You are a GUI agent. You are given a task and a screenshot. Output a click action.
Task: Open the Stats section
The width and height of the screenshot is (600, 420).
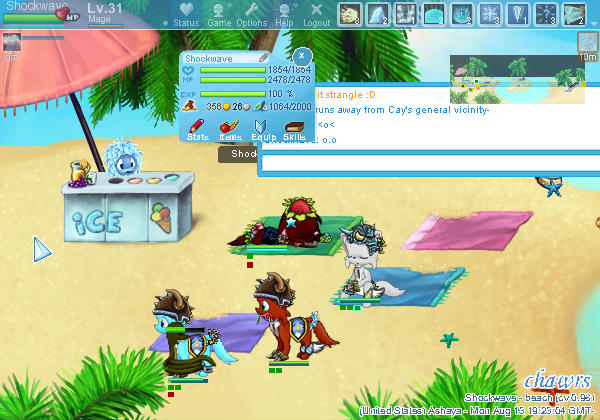(x=197, y=130)
